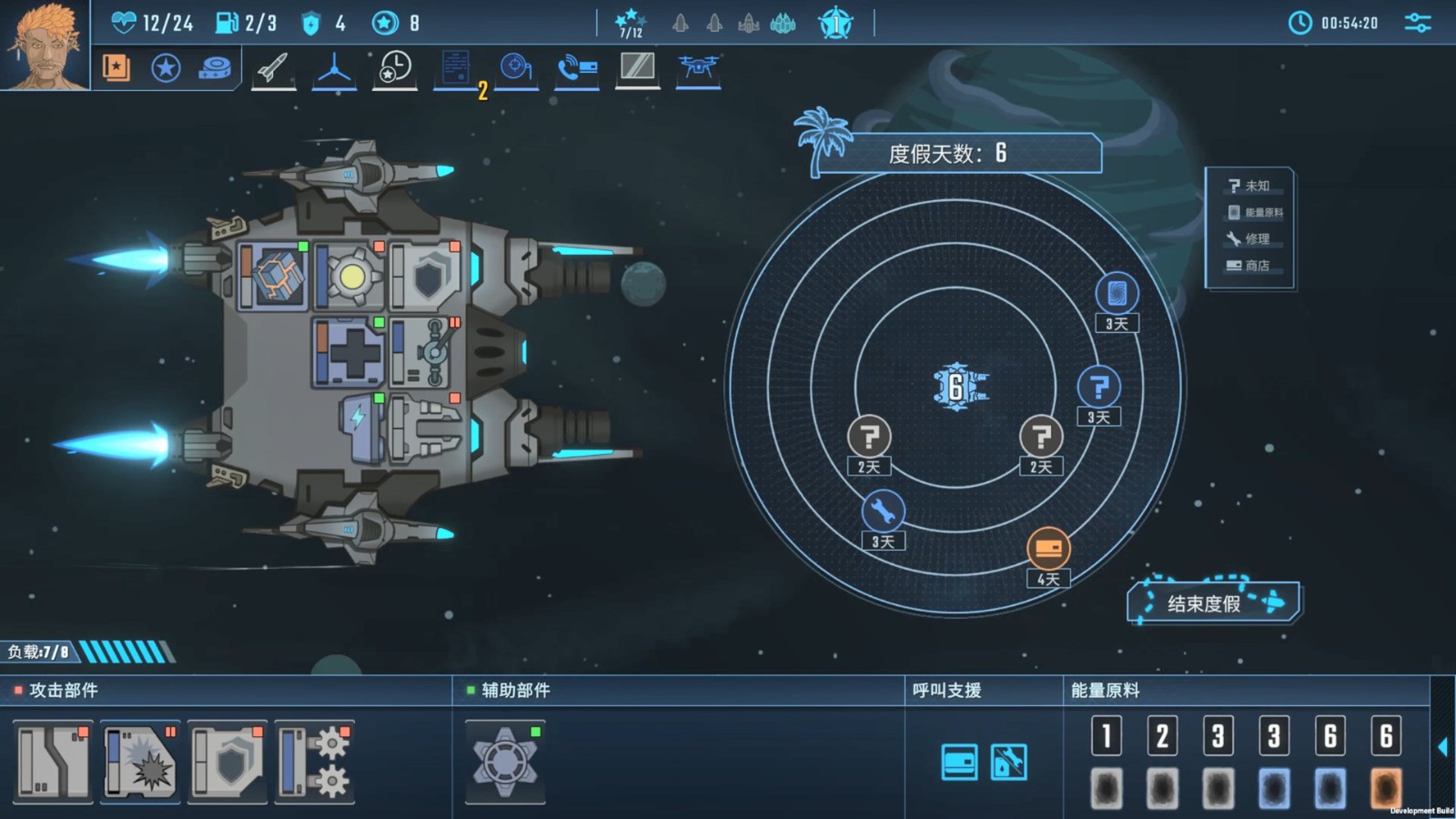Screen dimensions: 1456x819
Task: Open the orange star book icon
Action: (x=116, y=68)
